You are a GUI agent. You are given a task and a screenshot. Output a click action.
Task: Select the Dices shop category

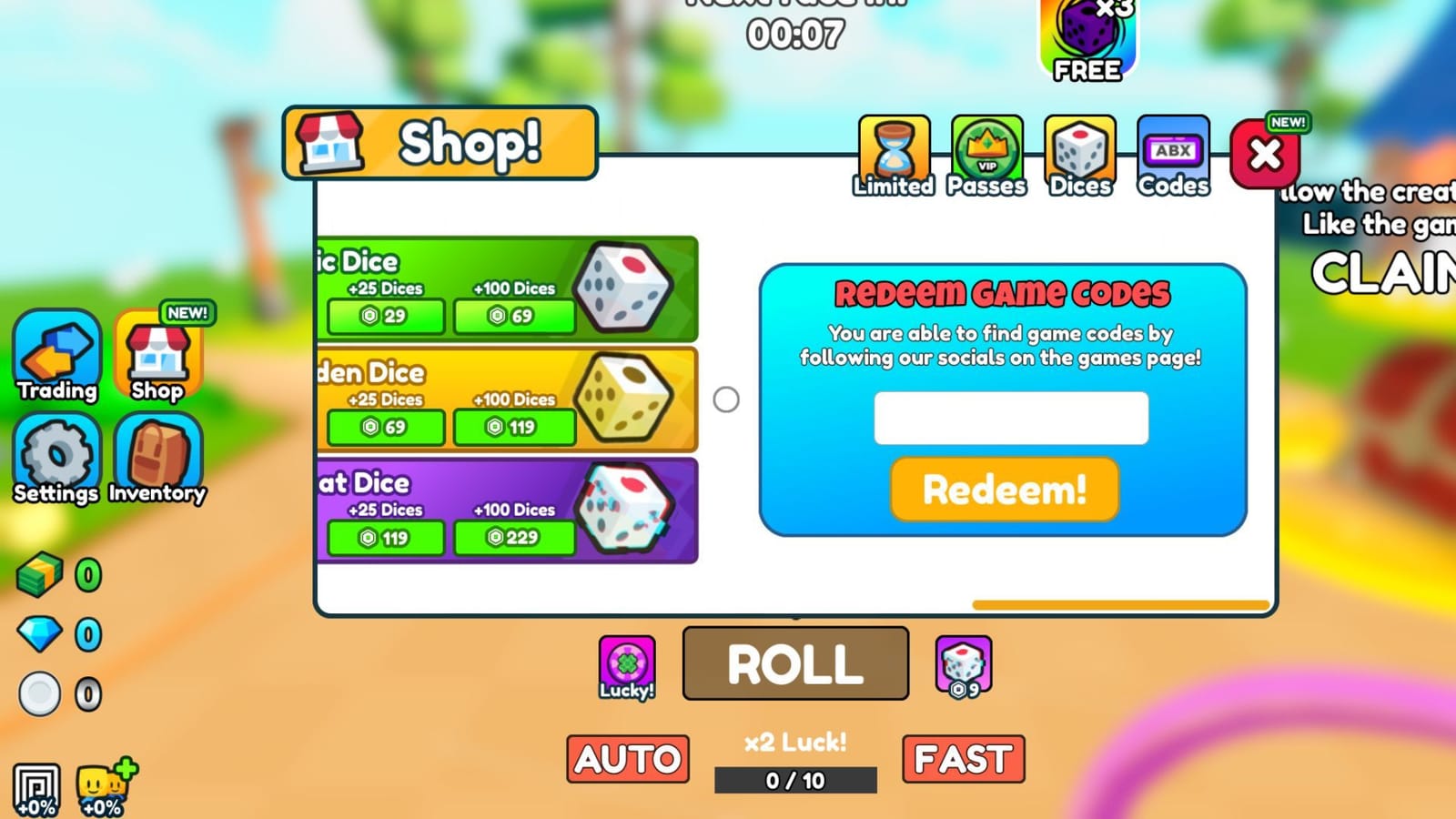coord(1079,155)
